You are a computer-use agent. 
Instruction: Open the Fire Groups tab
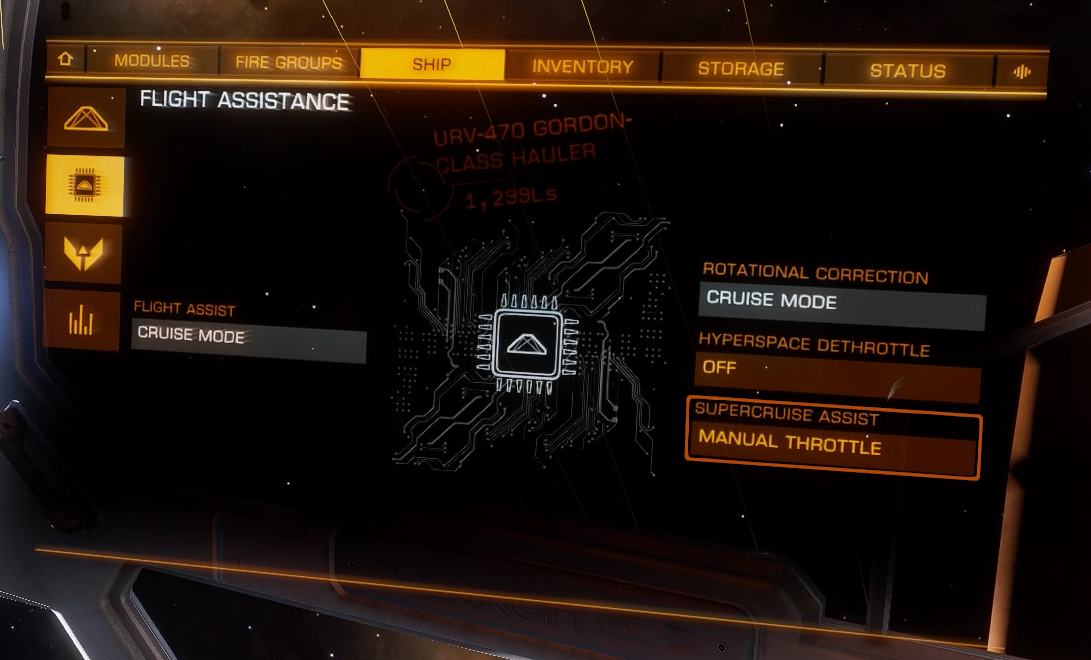pyautogui.click(x=289, y=63)
